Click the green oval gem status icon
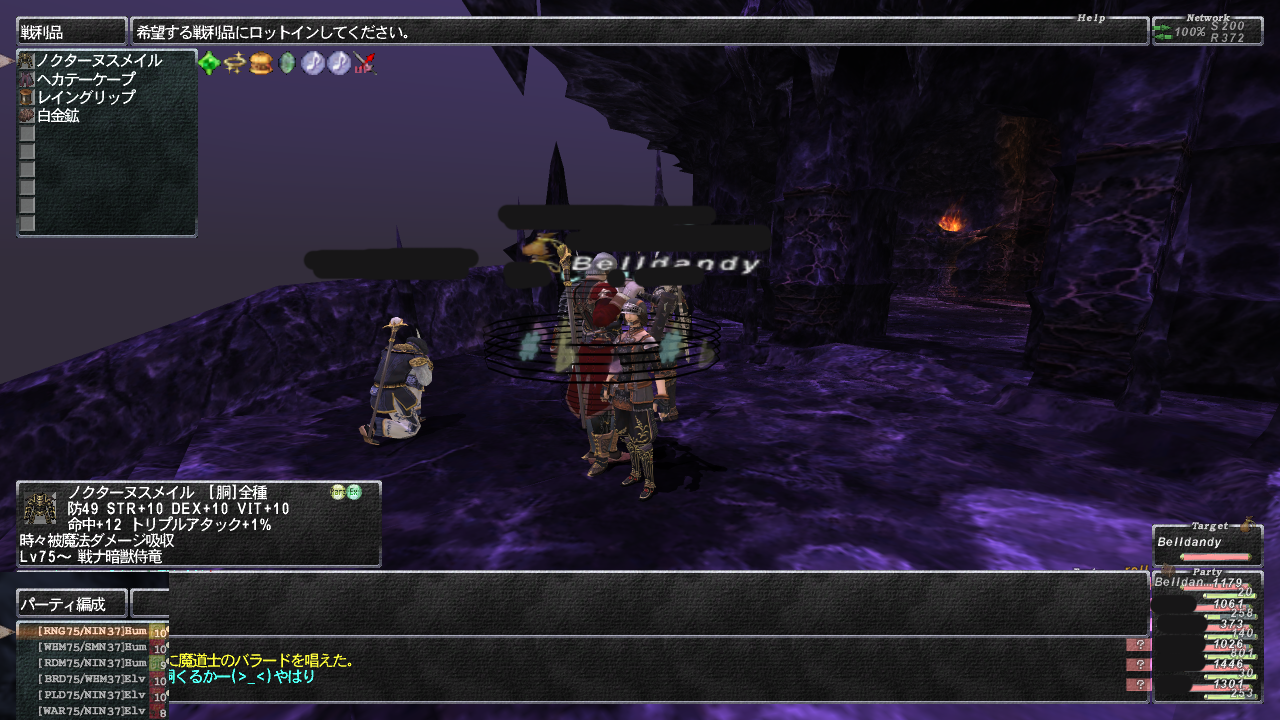Image resolution: width=1280 pixels, height=720 pixels. pos(287,64)
